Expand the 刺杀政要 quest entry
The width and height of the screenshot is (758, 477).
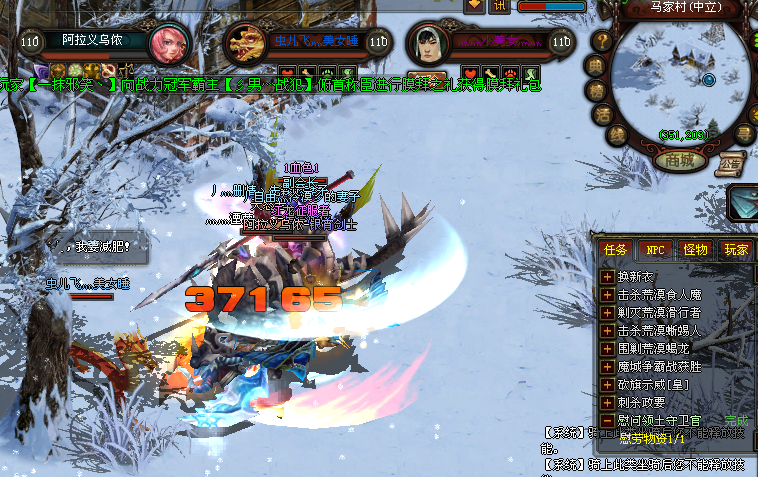click(x=607, y=402)
